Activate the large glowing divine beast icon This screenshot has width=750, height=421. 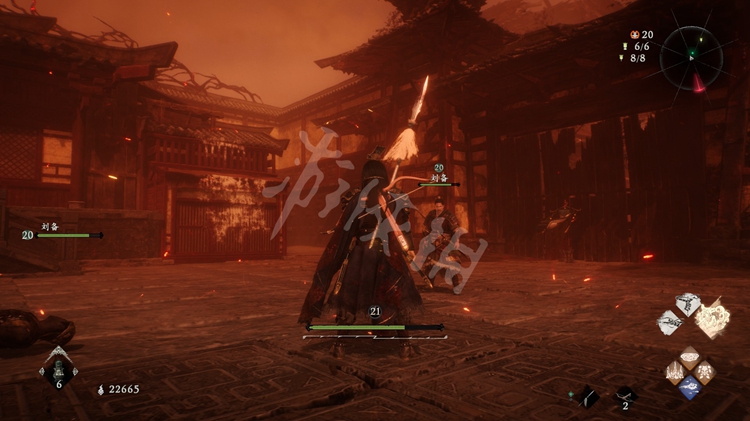click(712, 318)
